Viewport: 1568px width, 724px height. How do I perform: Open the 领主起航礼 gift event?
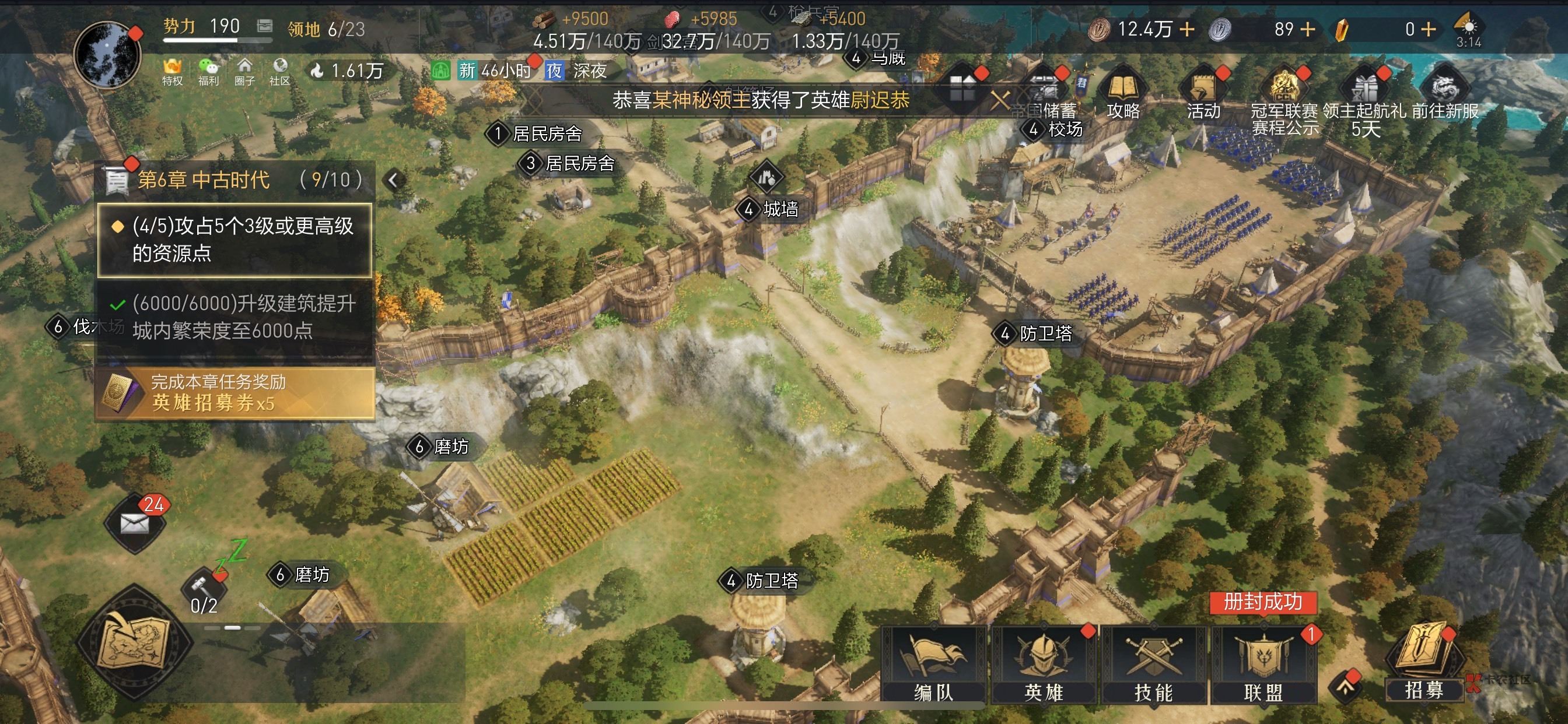tap(1364, 97)
